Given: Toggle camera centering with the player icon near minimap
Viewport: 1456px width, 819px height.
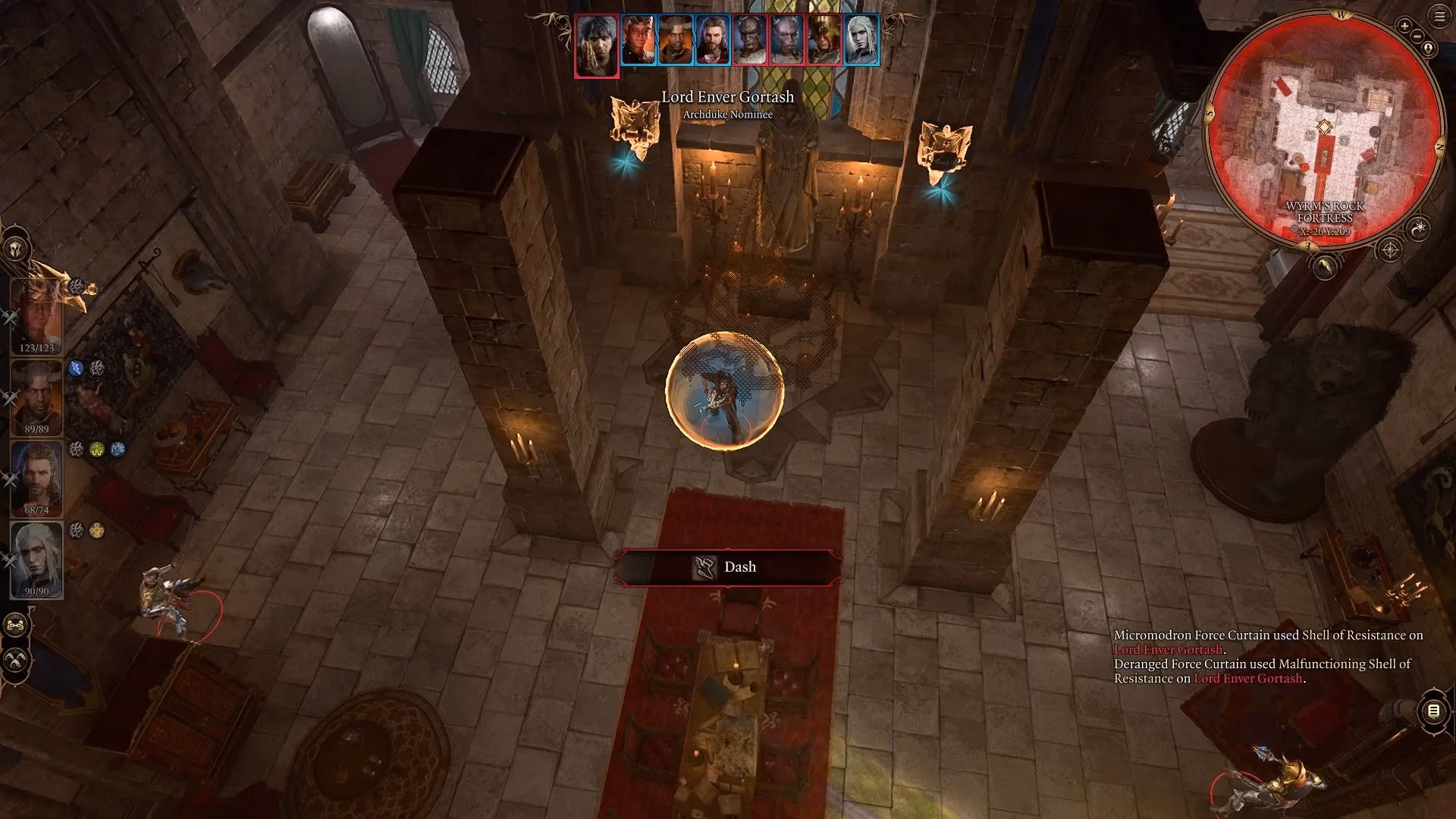Looking at the screenshot, I should [x=1428, y=47].
